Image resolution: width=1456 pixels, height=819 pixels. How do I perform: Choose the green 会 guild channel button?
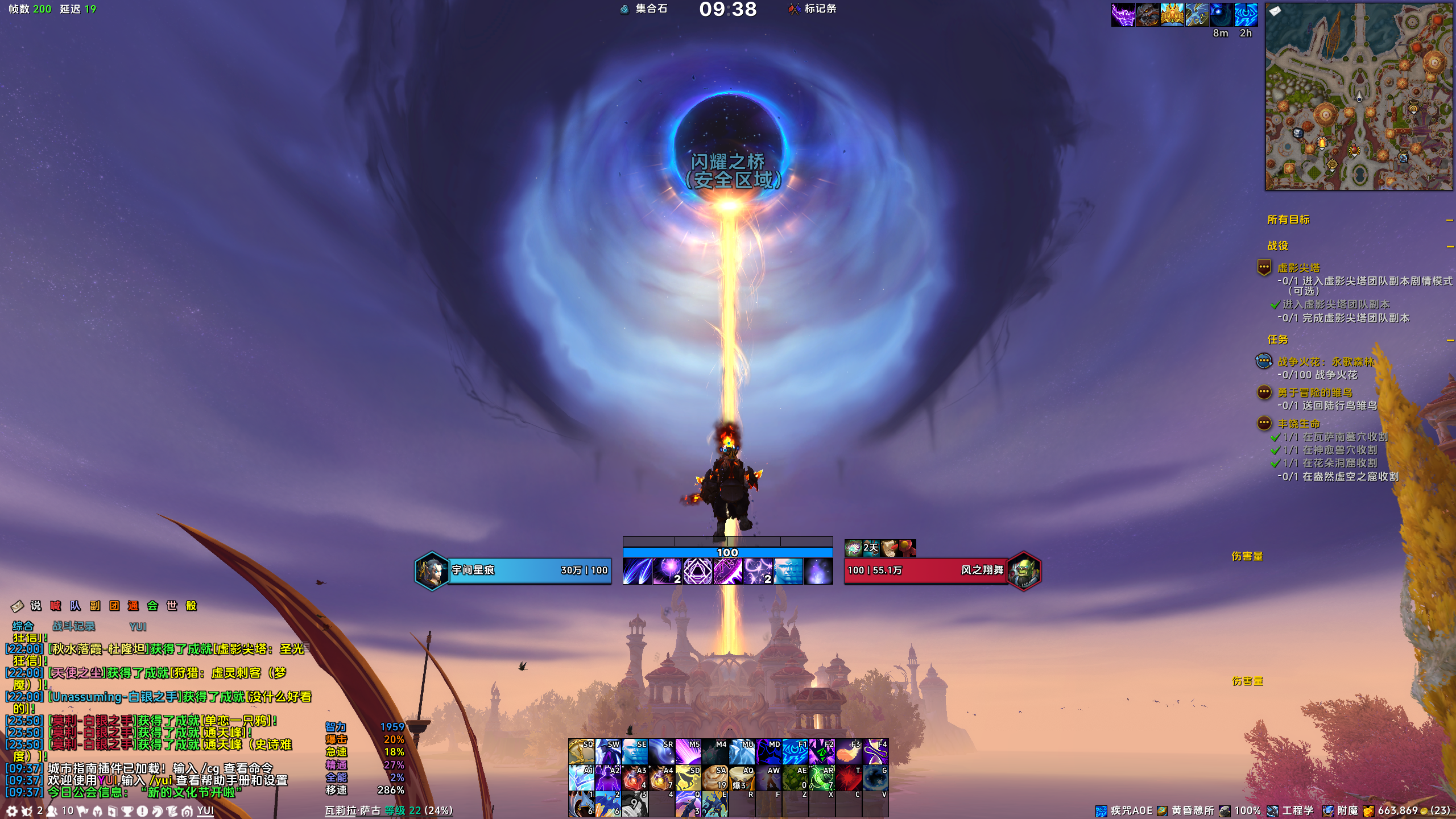pyautogui.click(x=152, y=606)
